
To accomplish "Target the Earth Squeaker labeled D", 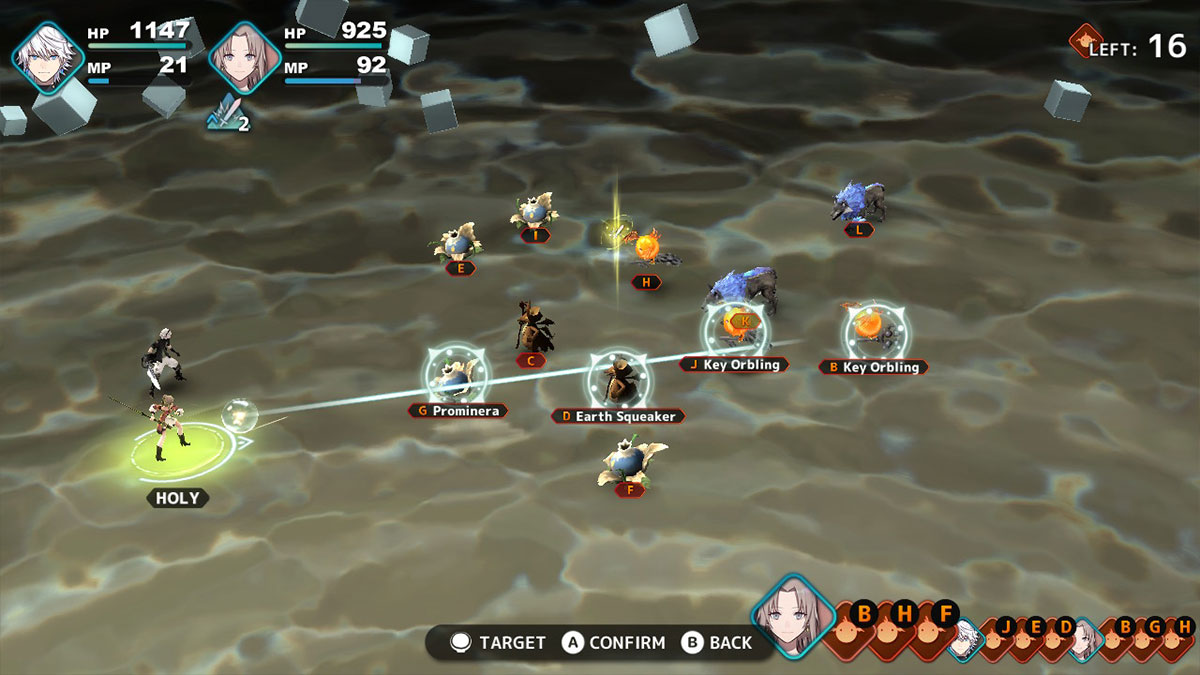I will pos(619,380).
